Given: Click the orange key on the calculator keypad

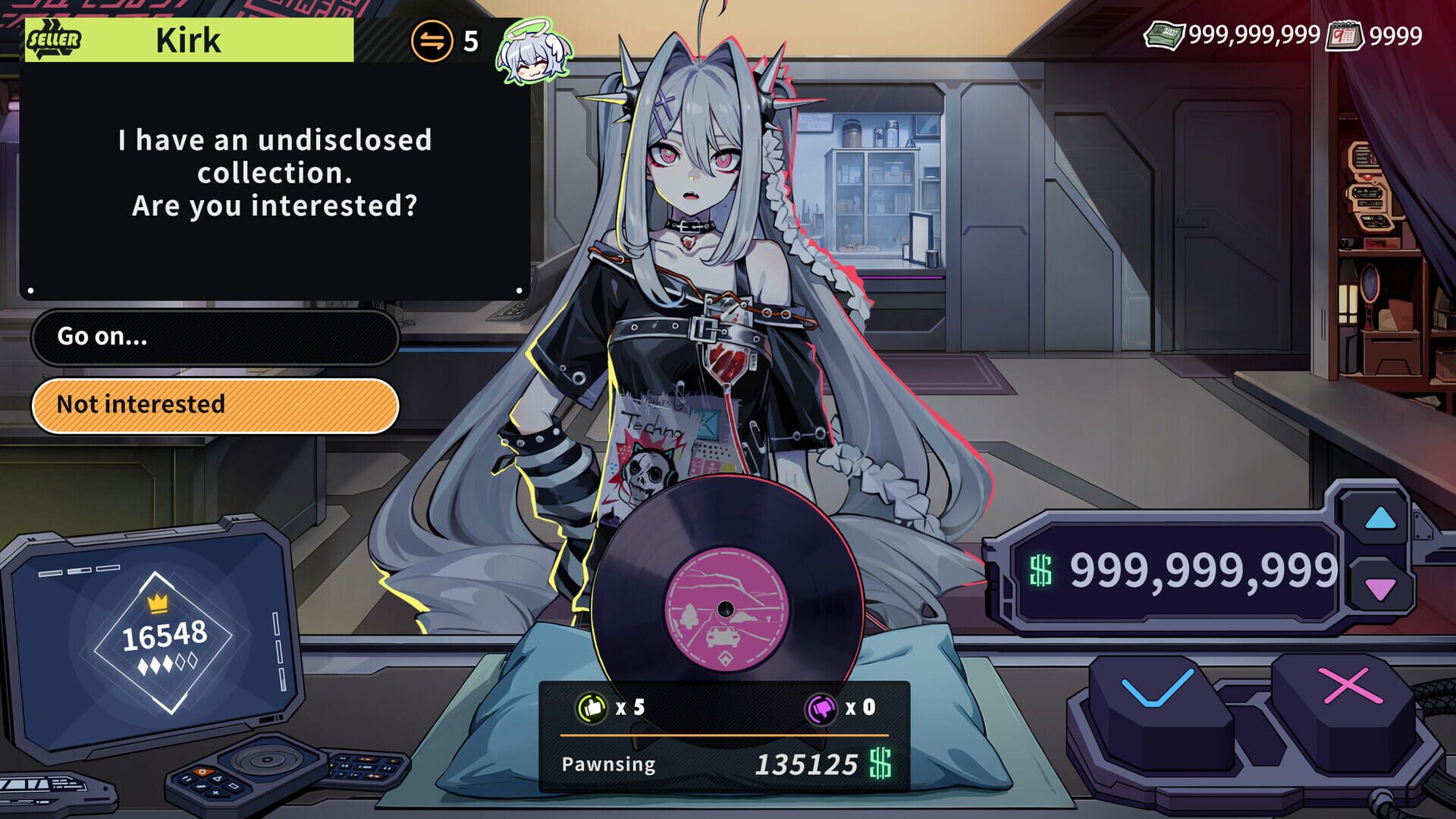Looking at the screenshot, I should pos(204,770).
